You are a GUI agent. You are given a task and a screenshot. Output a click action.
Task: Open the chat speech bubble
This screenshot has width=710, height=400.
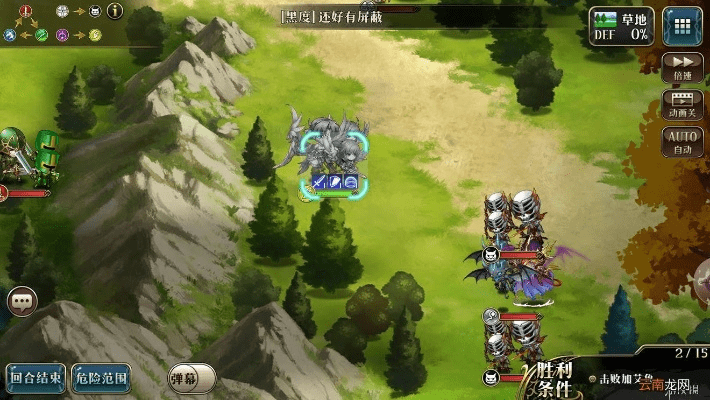click(22, 298)
